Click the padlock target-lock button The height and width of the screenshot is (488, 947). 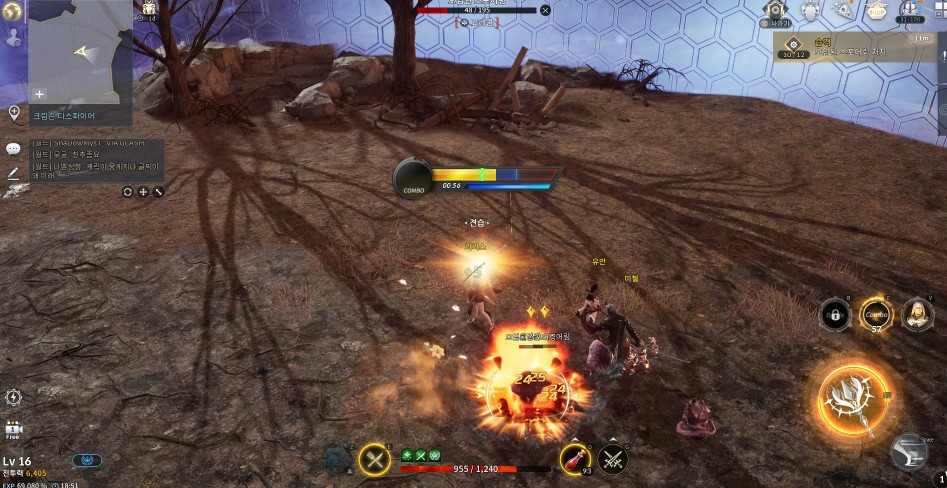[x=834, y=314]
